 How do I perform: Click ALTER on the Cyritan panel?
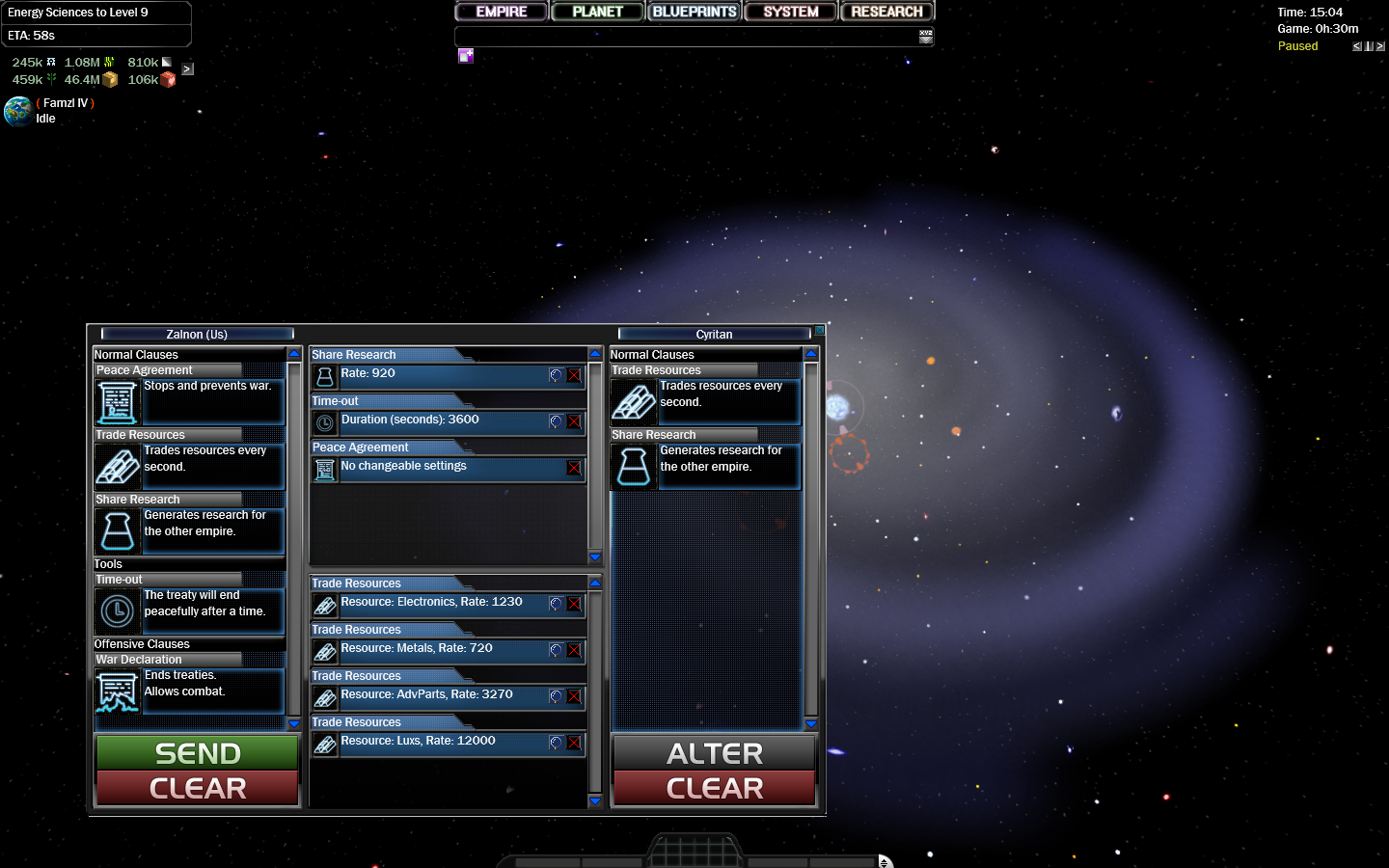pyautogui.click(x=714, y=753)
